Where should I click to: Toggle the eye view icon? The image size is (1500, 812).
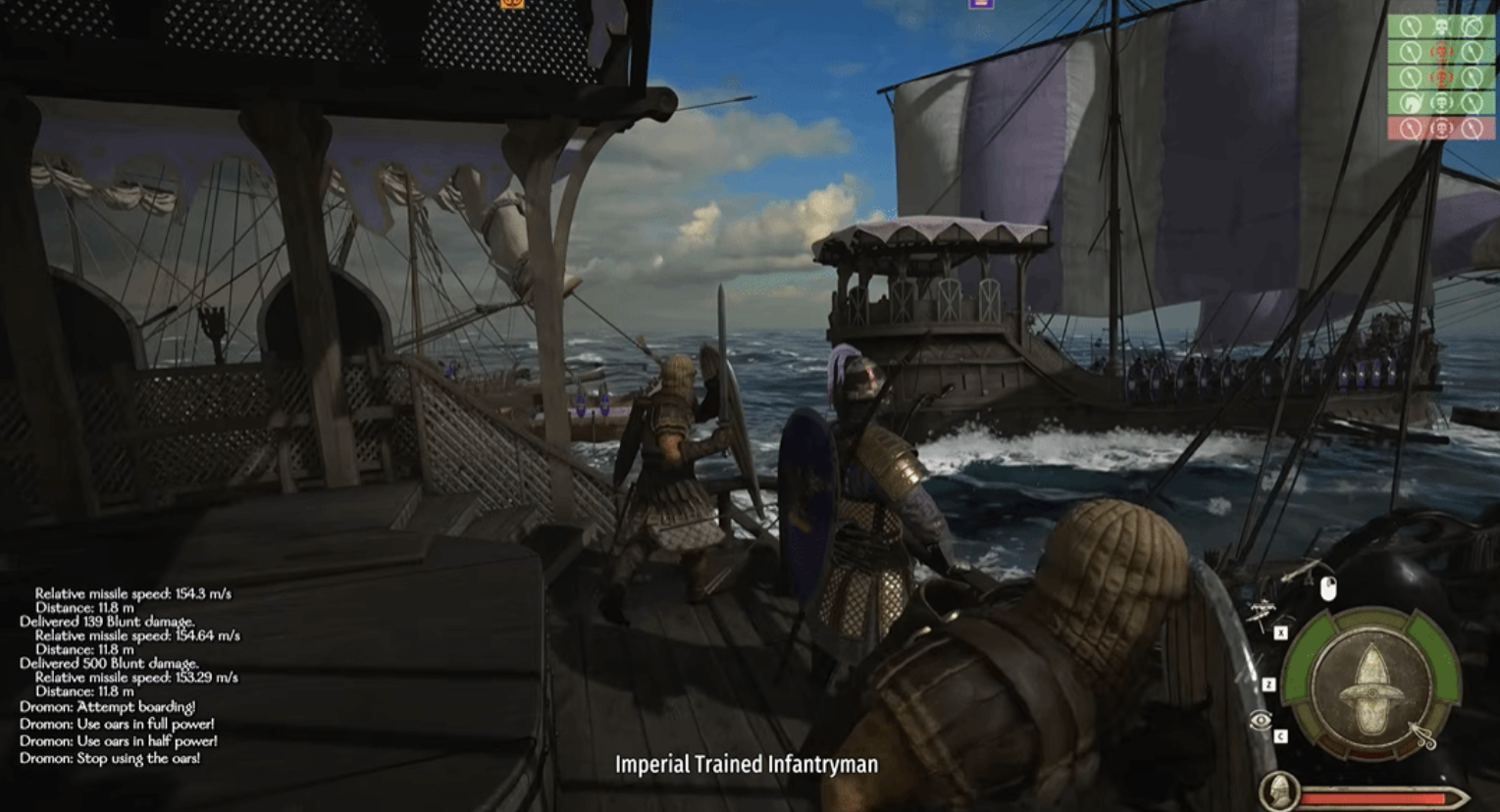point(1261,722)
